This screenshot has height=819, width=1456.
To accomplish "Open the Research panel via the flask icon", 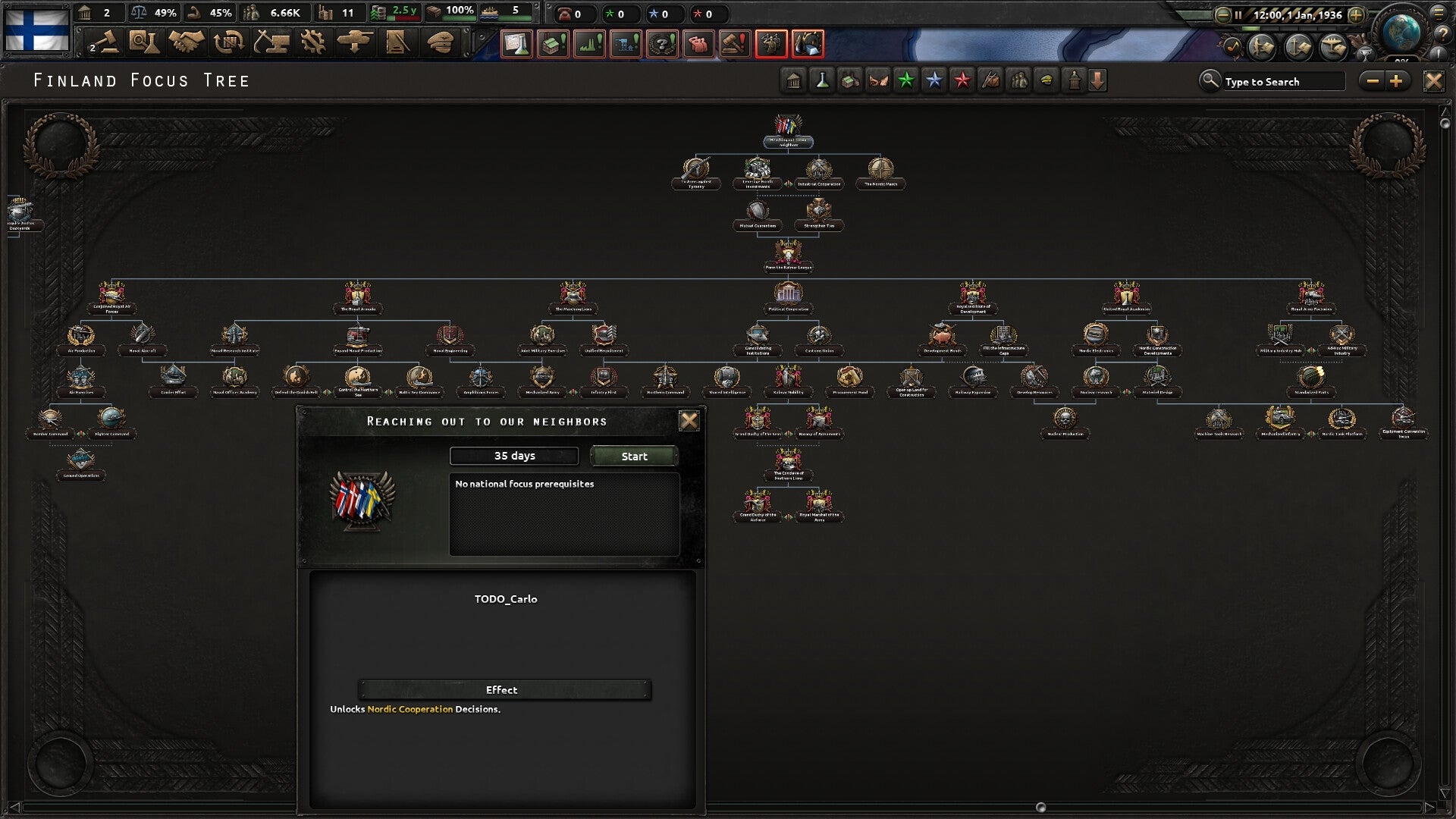I will coord(144,43).
